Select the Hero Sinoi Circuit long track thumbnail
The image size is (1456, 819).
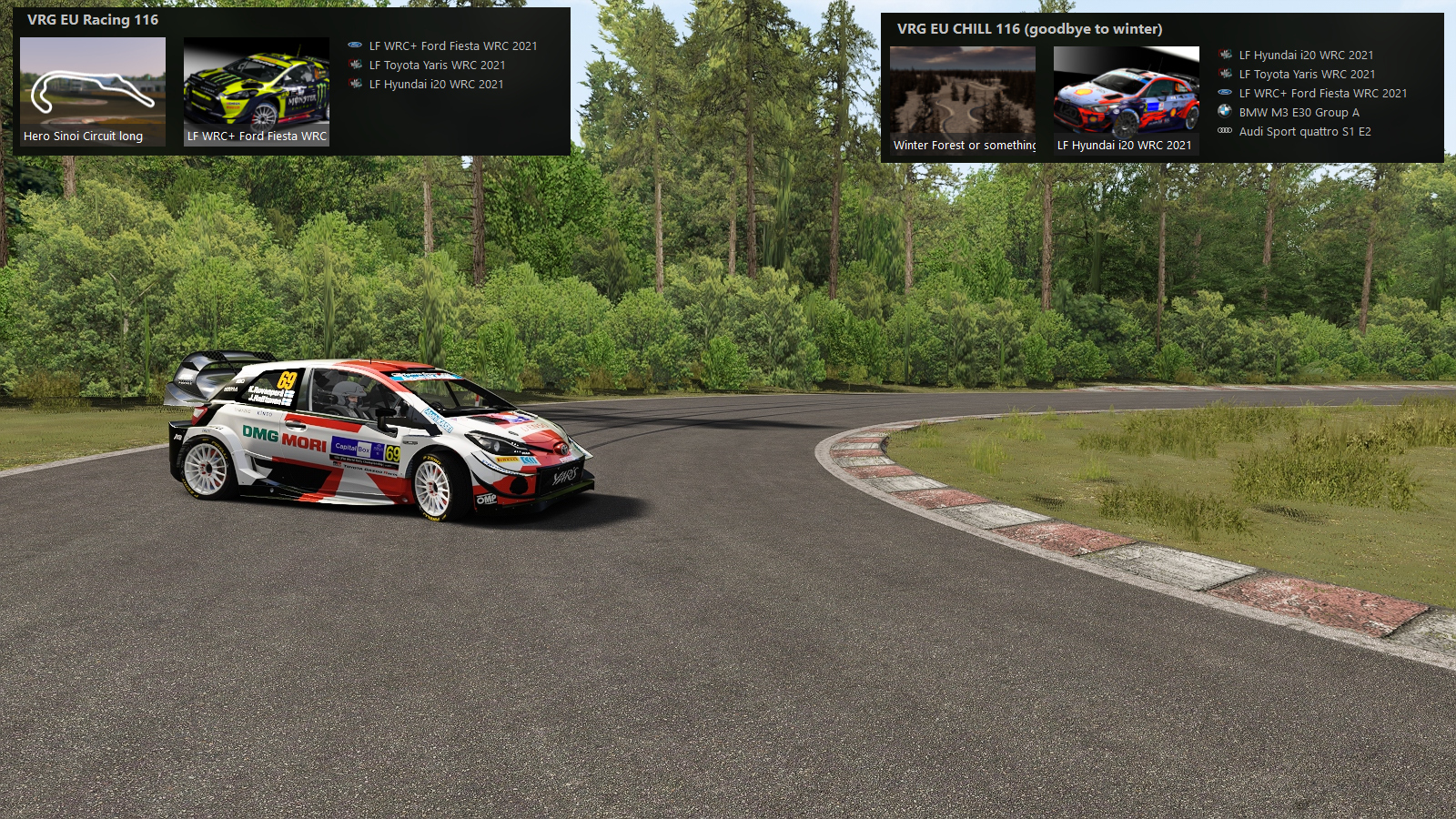click(x=93, y=91)
